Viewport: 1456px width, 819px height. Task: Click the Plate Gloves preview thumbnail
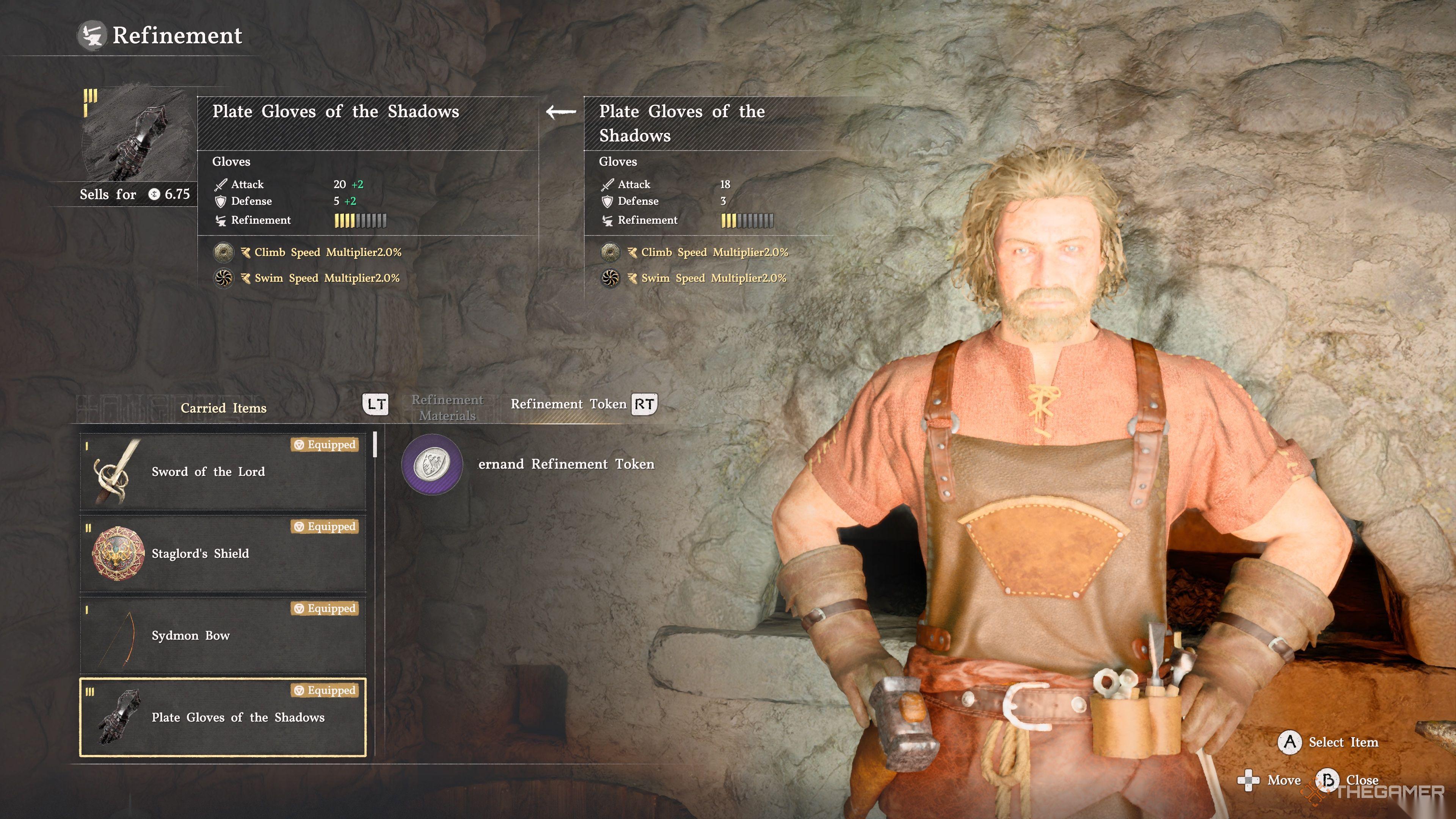(139, 136)
